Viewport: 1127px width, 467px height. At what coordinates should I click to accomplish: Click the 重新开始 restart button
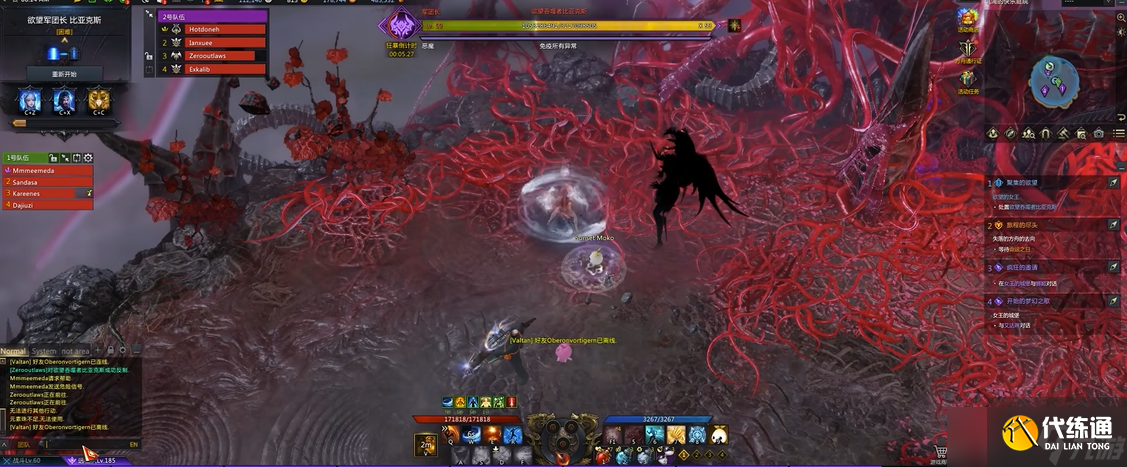point(64,74)
